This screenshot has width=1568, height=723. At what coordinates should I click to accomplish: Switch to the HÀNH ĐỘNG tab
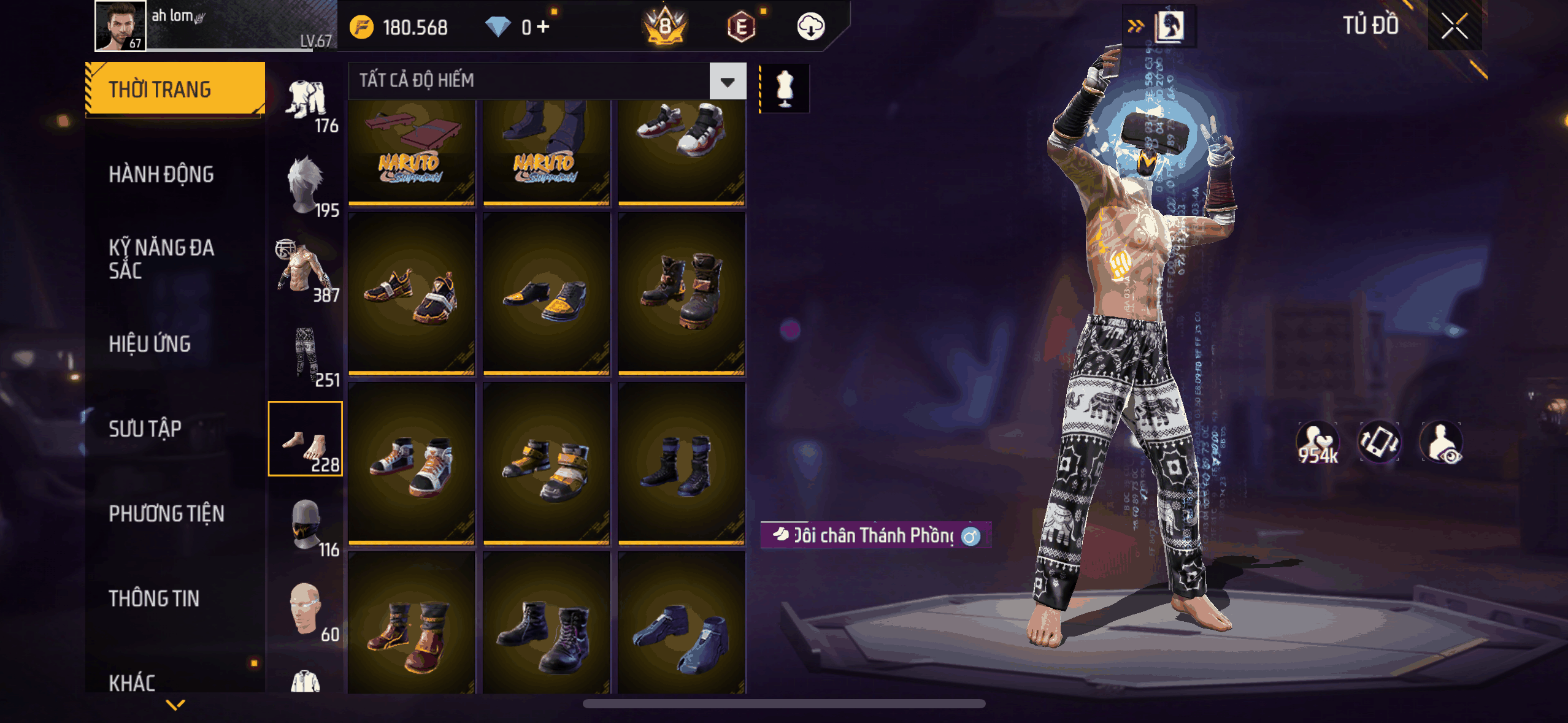pos(161,174)
